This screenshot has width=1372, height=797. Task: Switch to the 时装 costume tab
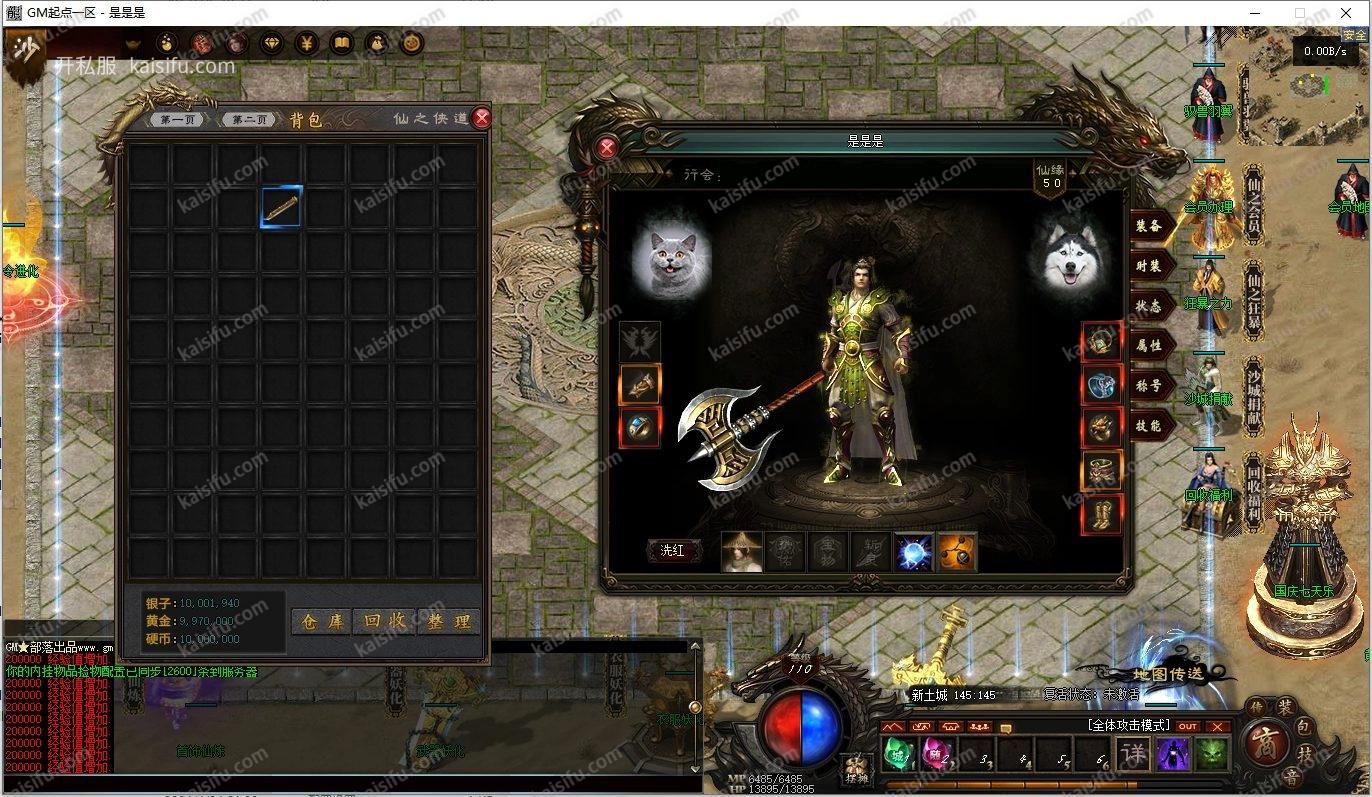[1148, 266]
